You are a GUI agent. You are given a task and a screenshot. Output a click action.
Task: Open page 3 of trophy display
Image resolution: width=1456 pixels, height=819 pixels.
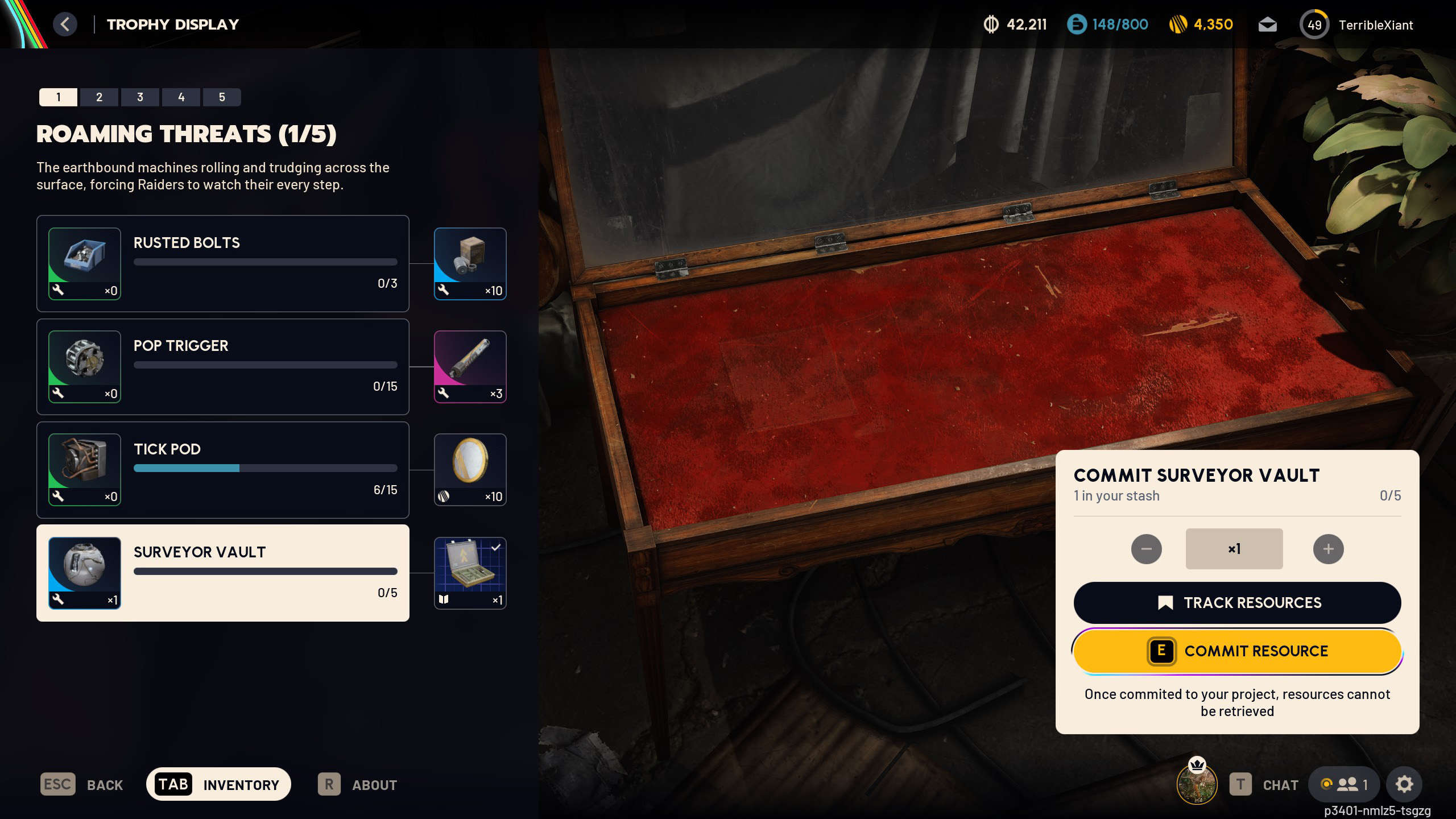pyautogui.click(x=140, y=97)
